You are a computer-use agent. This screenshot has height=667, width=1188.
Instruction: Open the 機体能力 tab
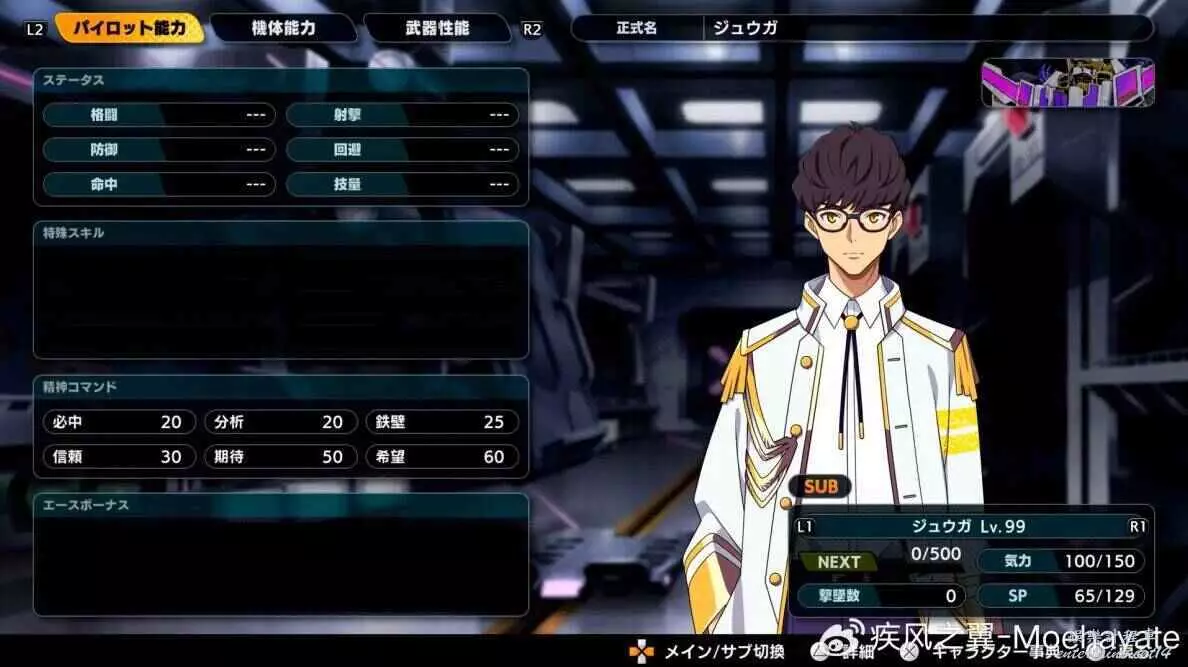284,28
